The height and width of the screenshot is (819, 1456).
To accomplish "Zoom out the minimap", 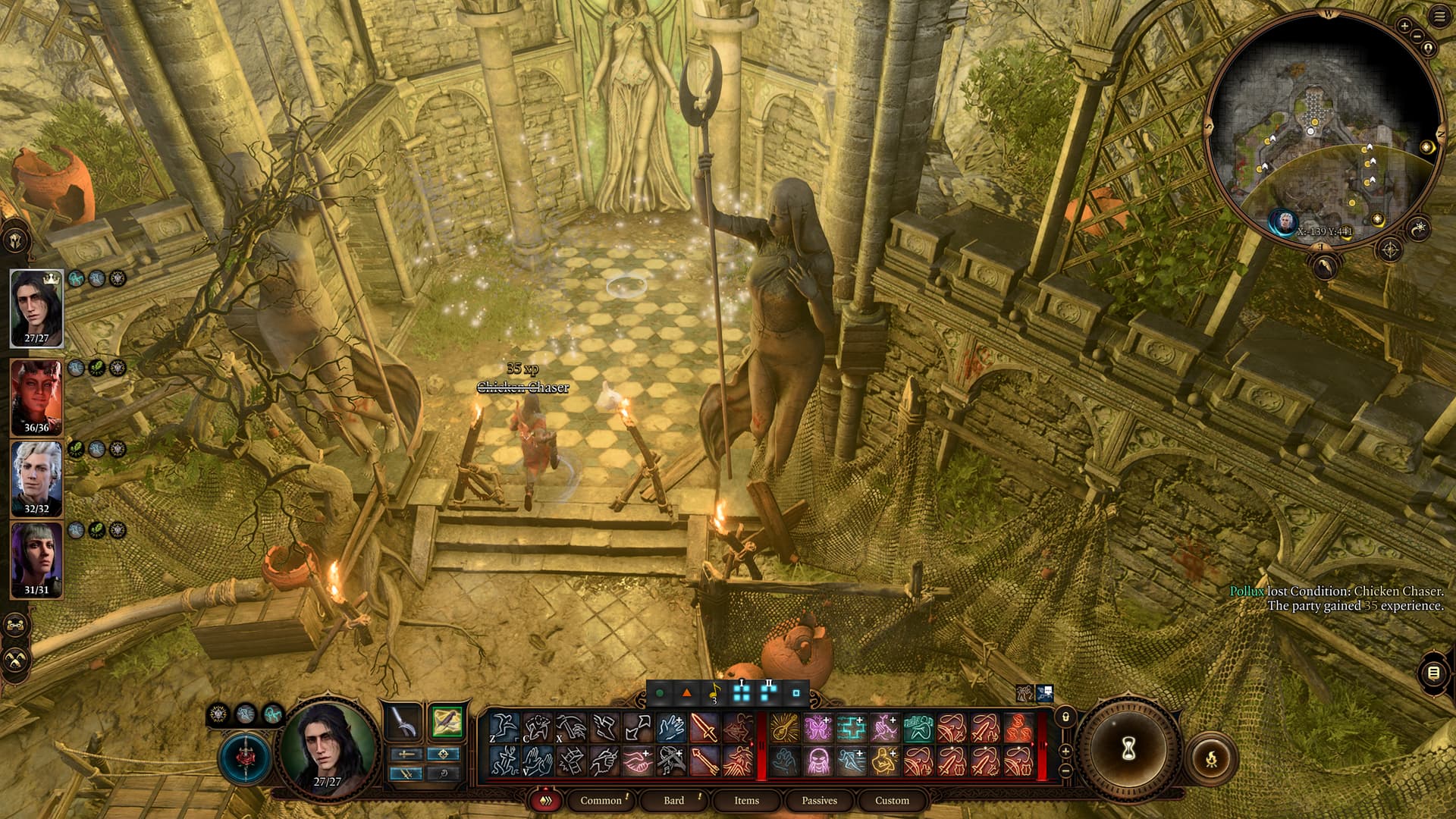I will pos(1416,36).
